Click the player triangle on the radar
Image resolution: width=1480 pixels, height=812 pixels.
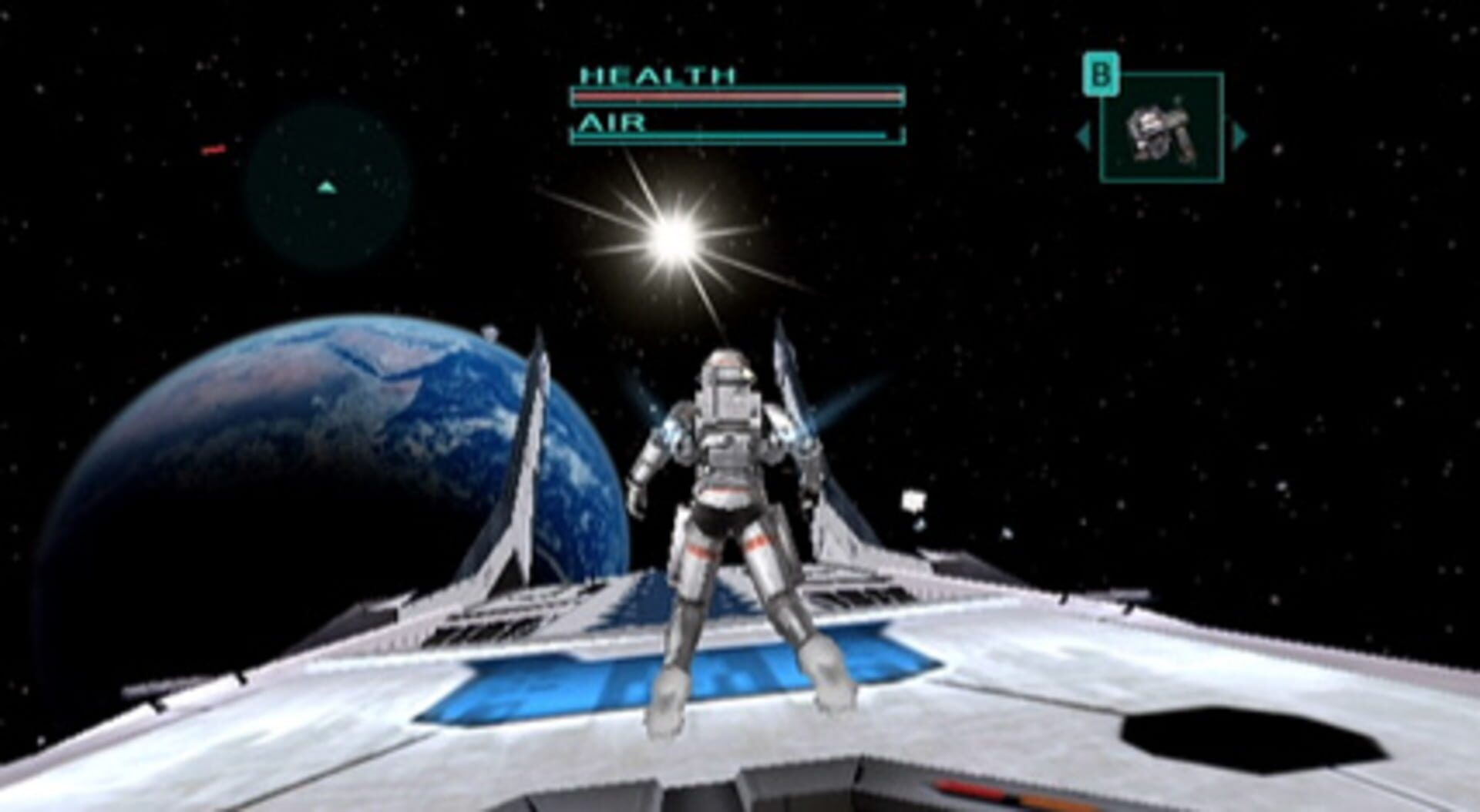(327, 187)
